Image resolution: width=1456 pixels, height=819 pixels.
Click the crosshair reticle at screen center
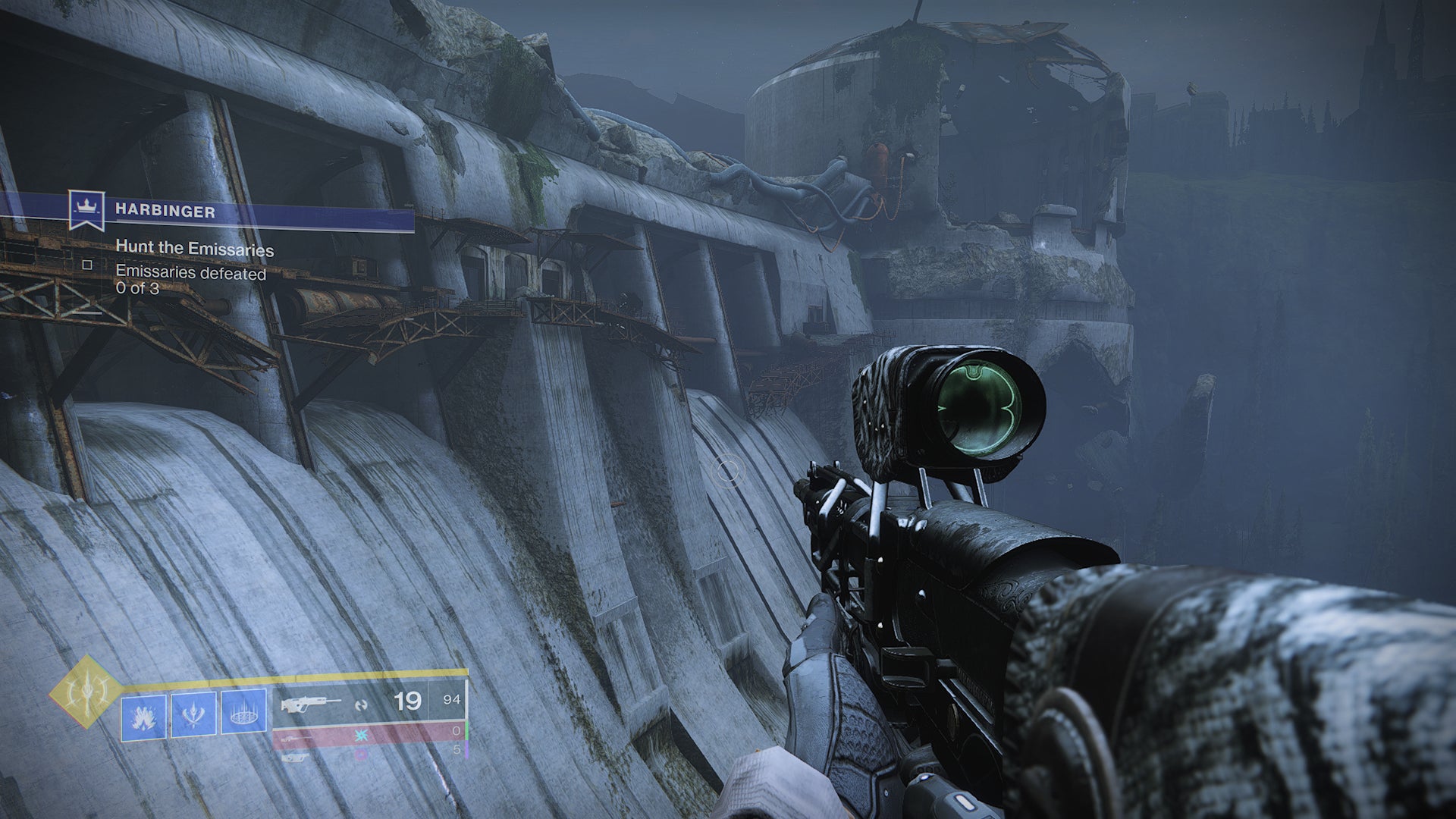click(728, 472)
